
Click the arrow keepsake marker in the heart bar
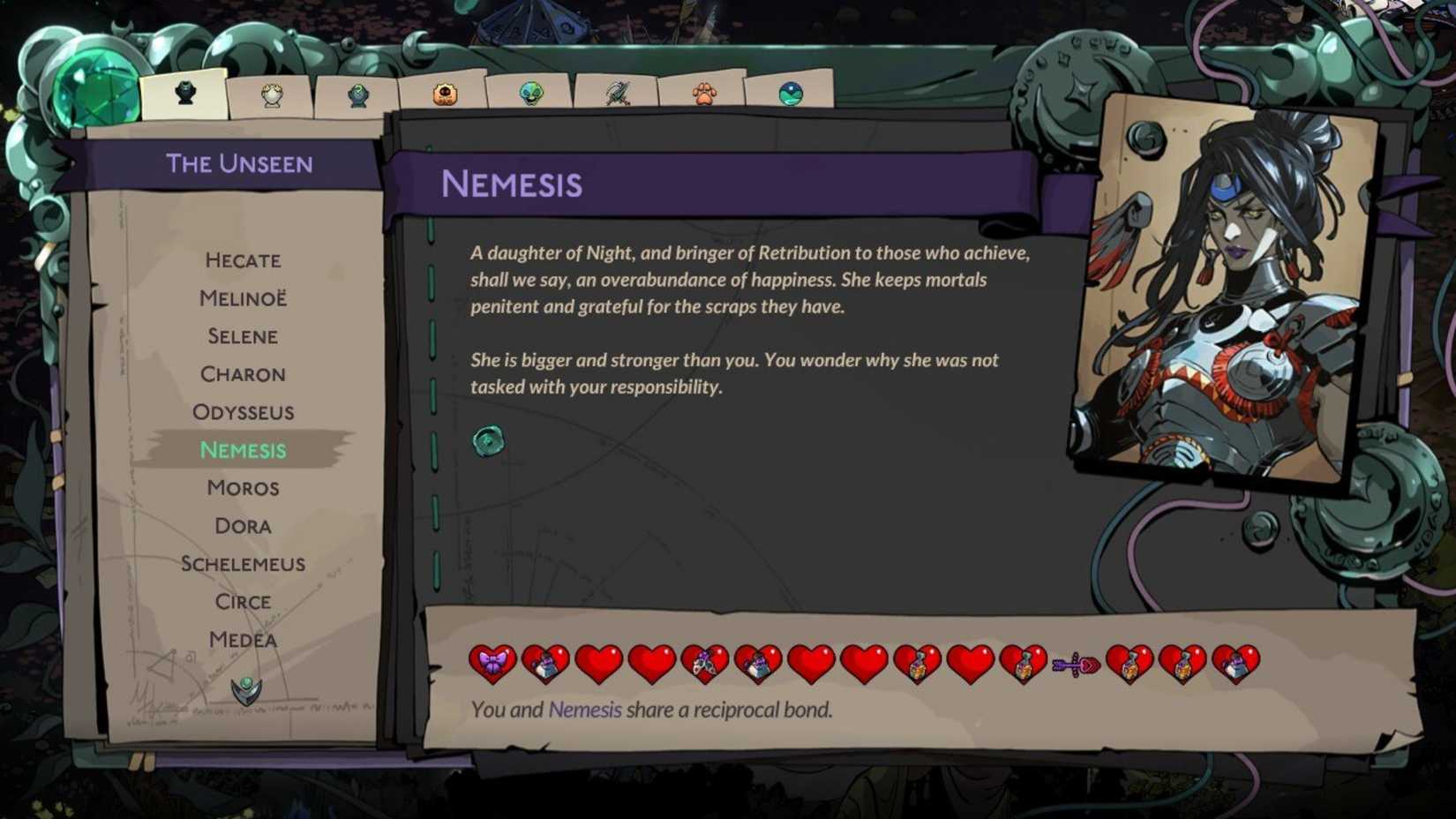[1077, 662]
